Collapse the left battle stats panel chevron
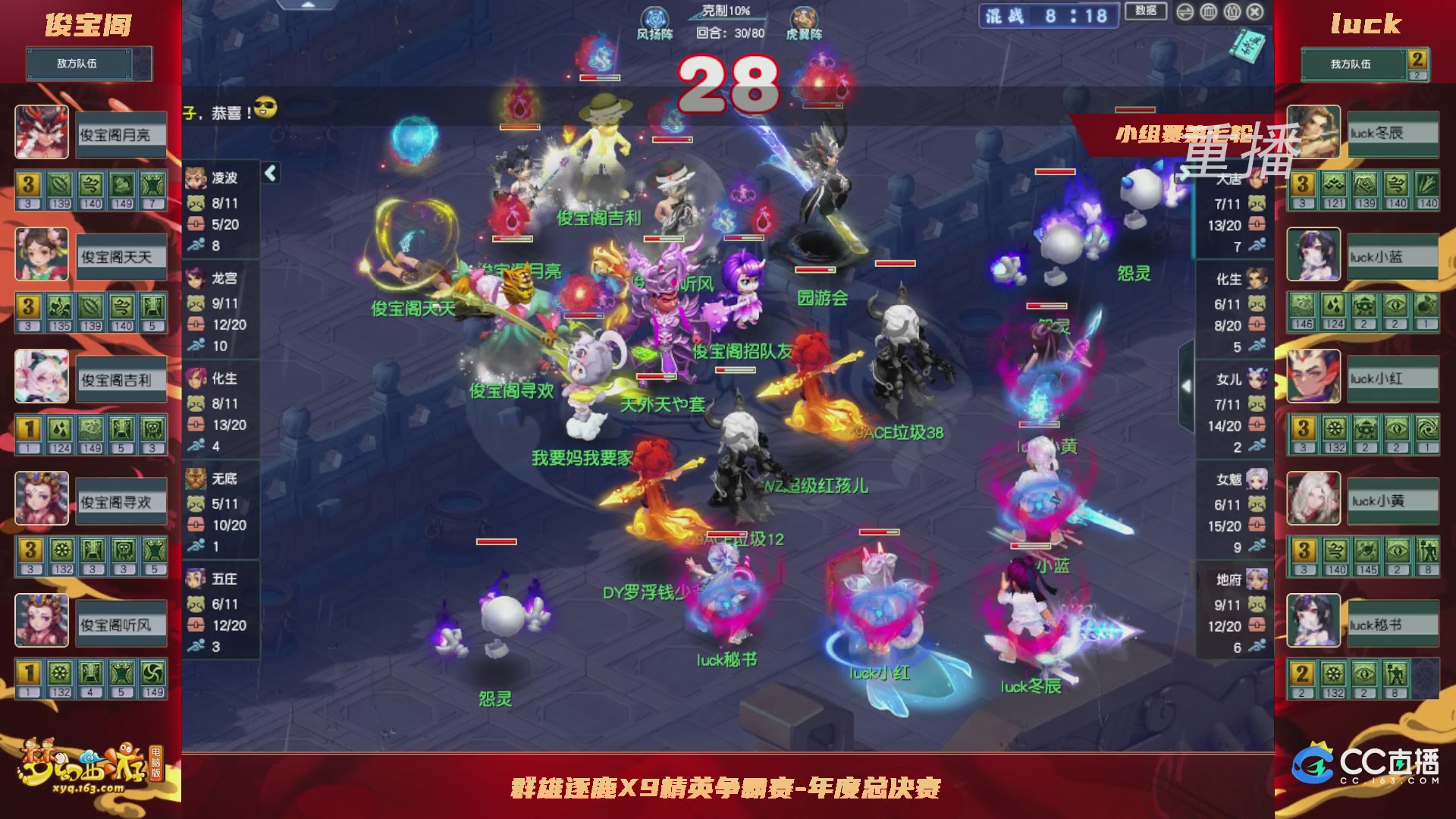The height and width of the screenshot is (819, 1456). click(269, 173)
